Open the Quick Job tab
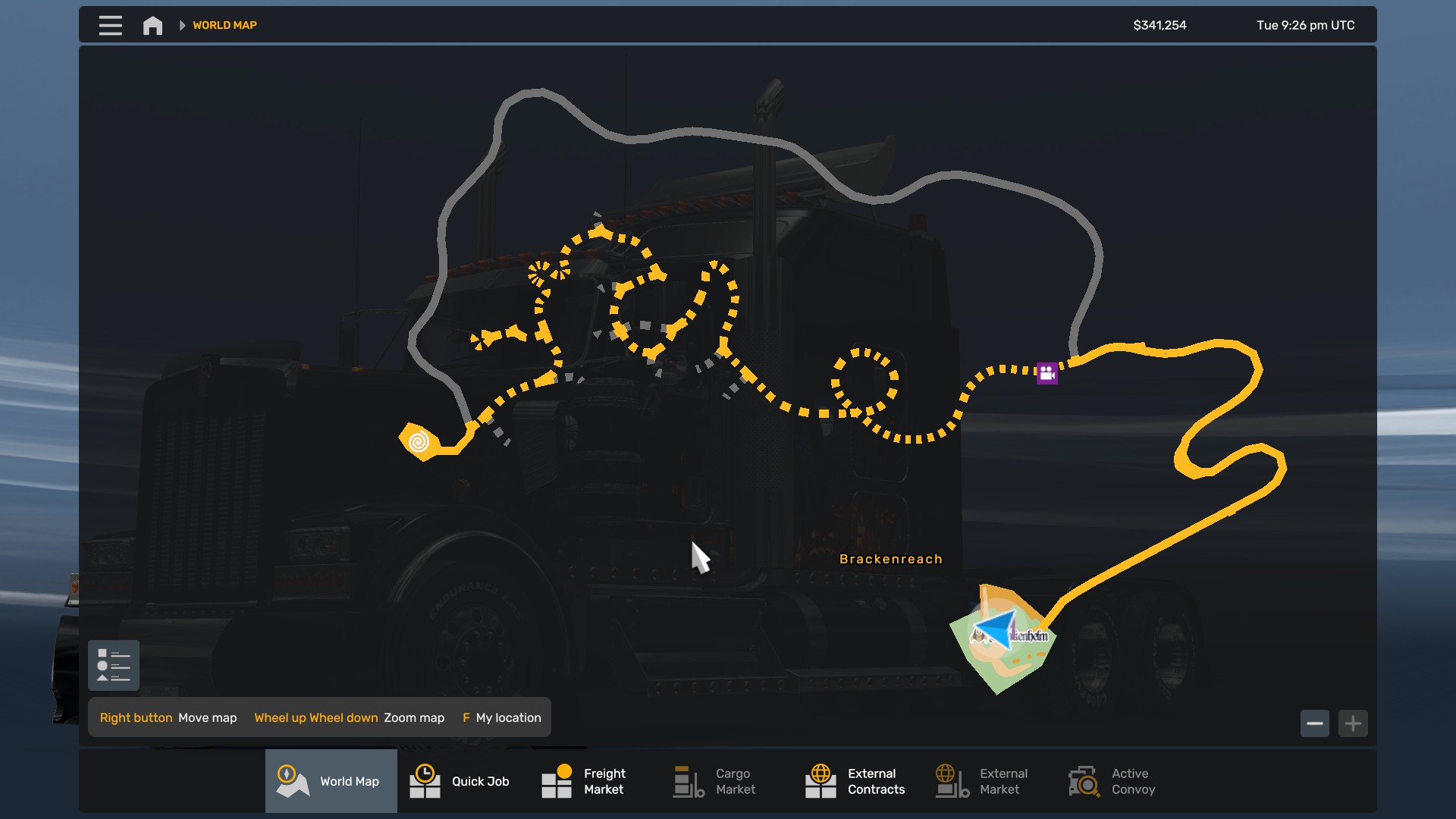The width and height of the screenshot is (1456, 819). [463, 781]
